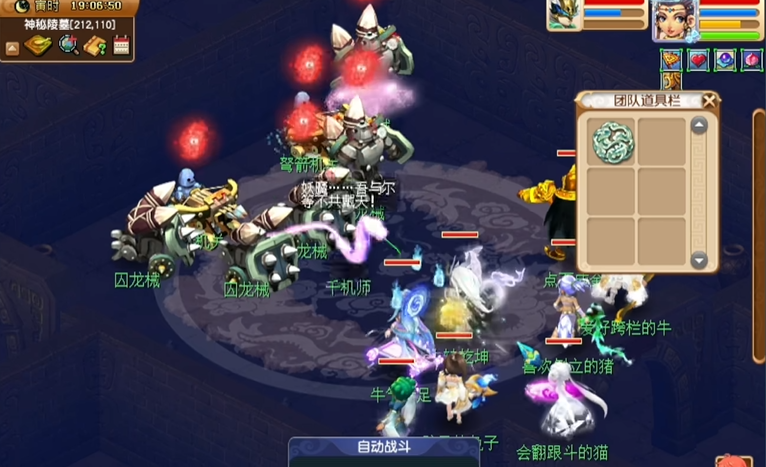The width and height of the screenshot is (766, 467).
Task: Click the golden swirl status icon
Action: [x=672, y=81]
